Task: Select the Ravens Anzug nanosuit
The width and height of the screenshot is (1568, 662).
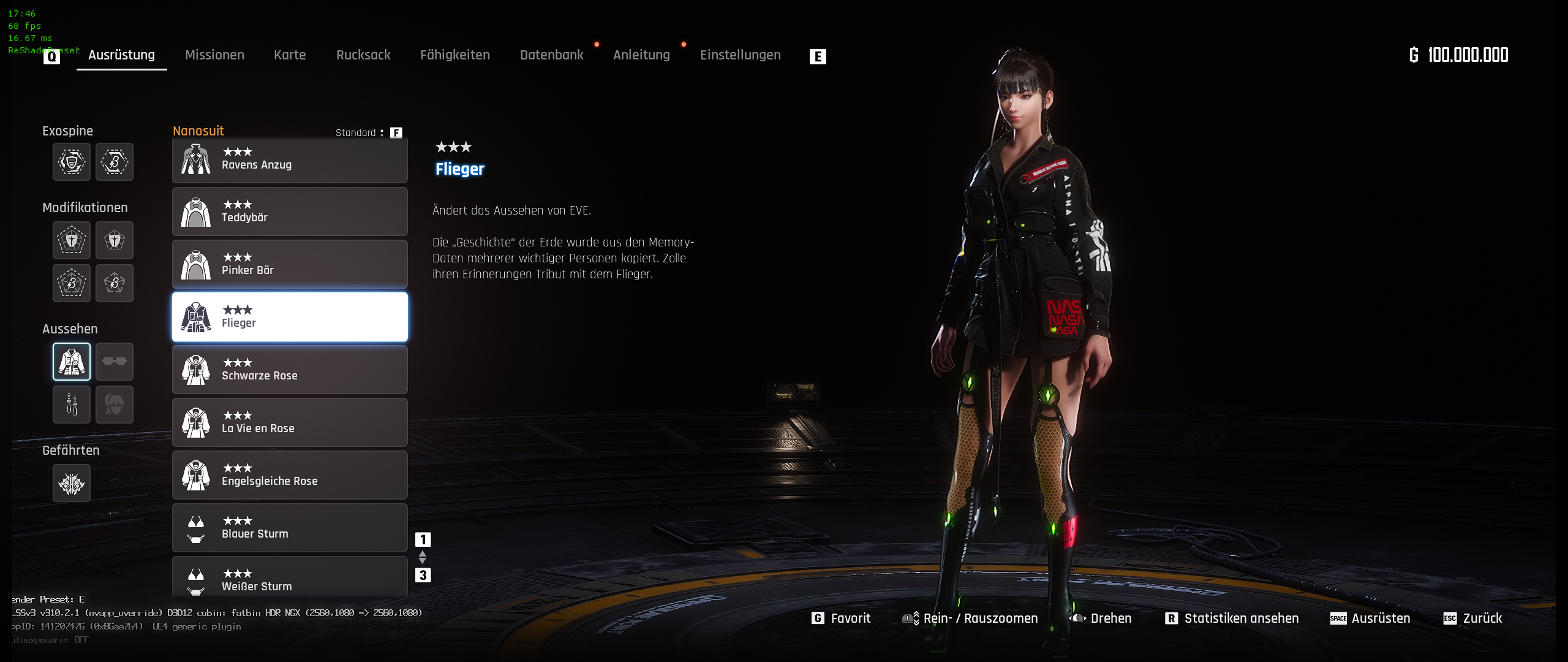Action: click(x=290, y=159)
